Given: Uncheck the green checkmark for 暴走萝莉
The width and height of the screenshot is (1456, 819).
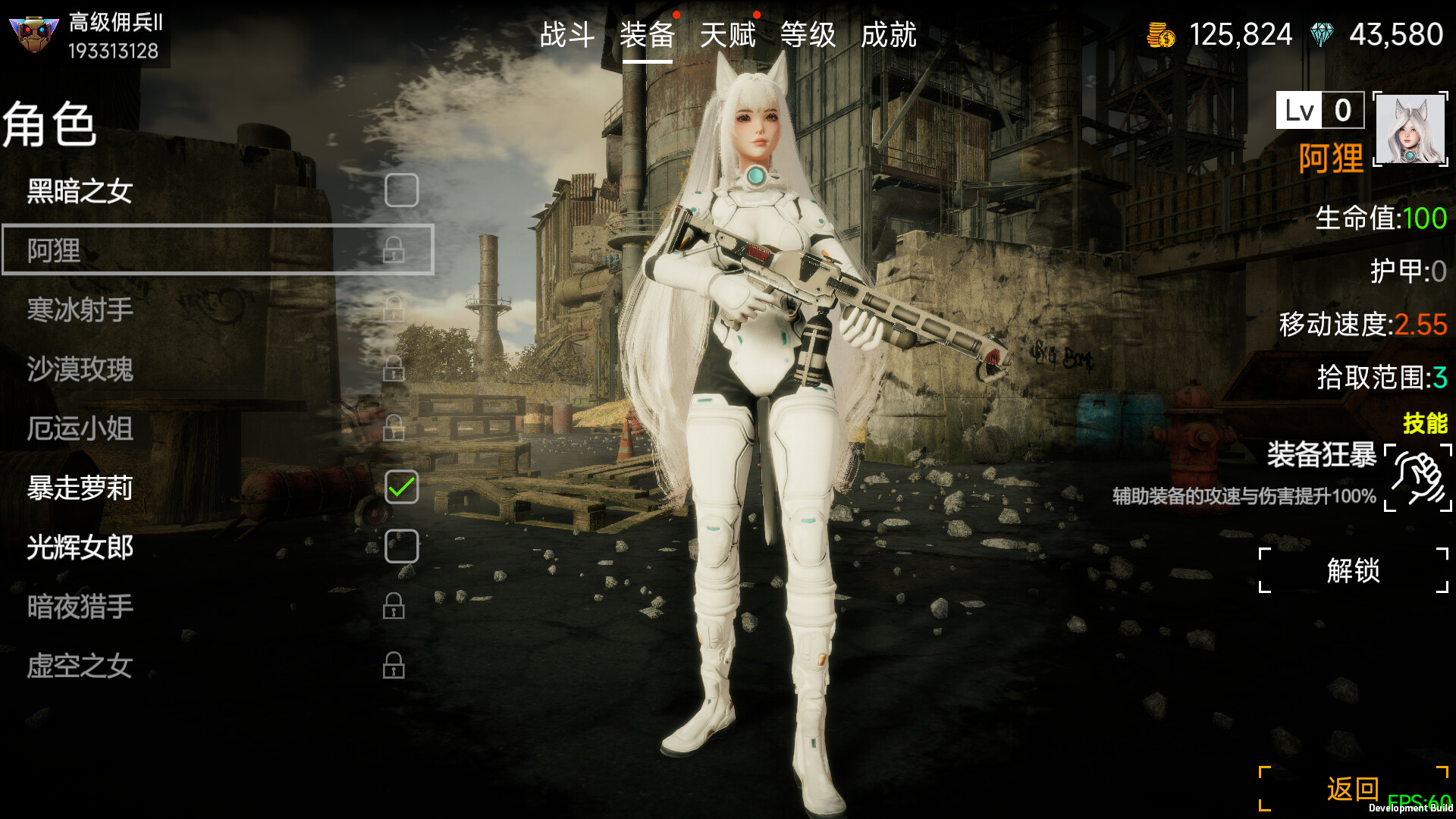Looking at the screenshot, I should click(402, 488).
